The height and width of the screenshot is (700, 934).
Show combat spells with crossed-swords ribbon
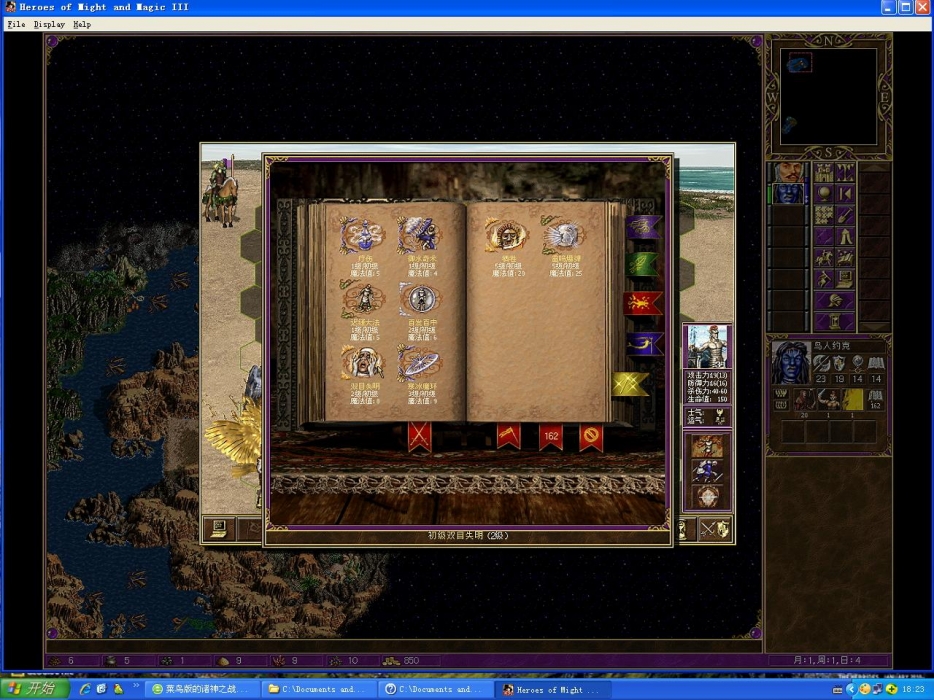pos(419,436)
